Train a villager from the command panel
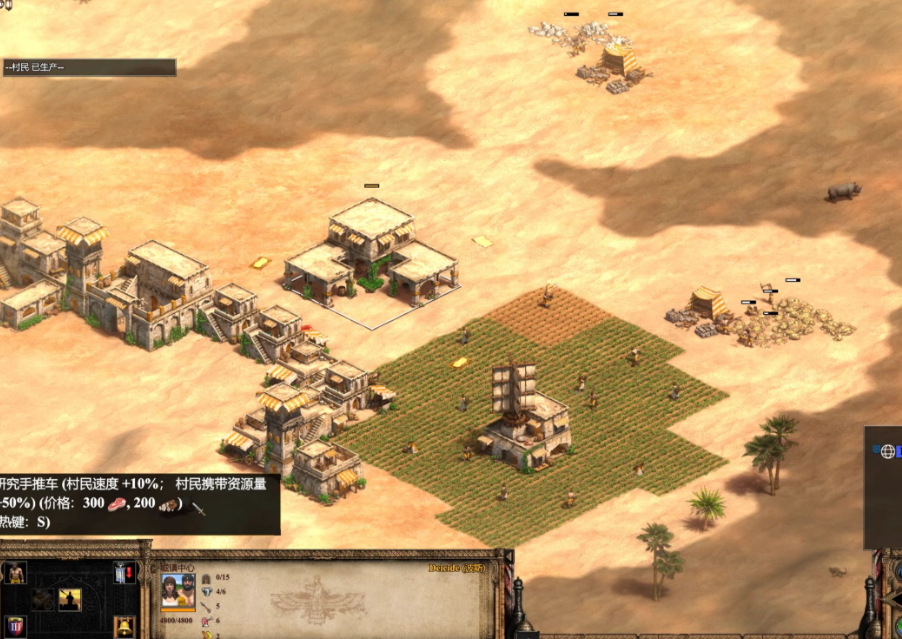Viewport: 902px width, 639px height. [14, 573]
